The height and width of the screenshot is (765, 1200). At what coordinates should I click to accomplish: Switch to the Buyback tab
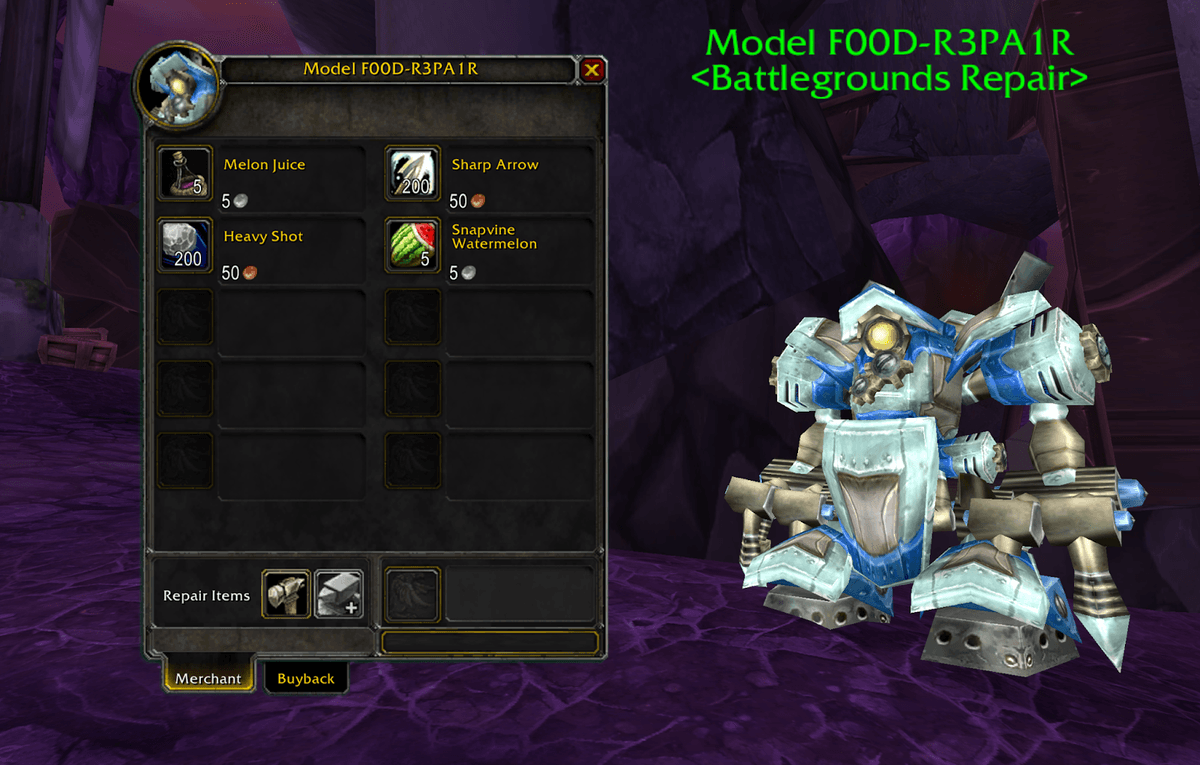306,678
